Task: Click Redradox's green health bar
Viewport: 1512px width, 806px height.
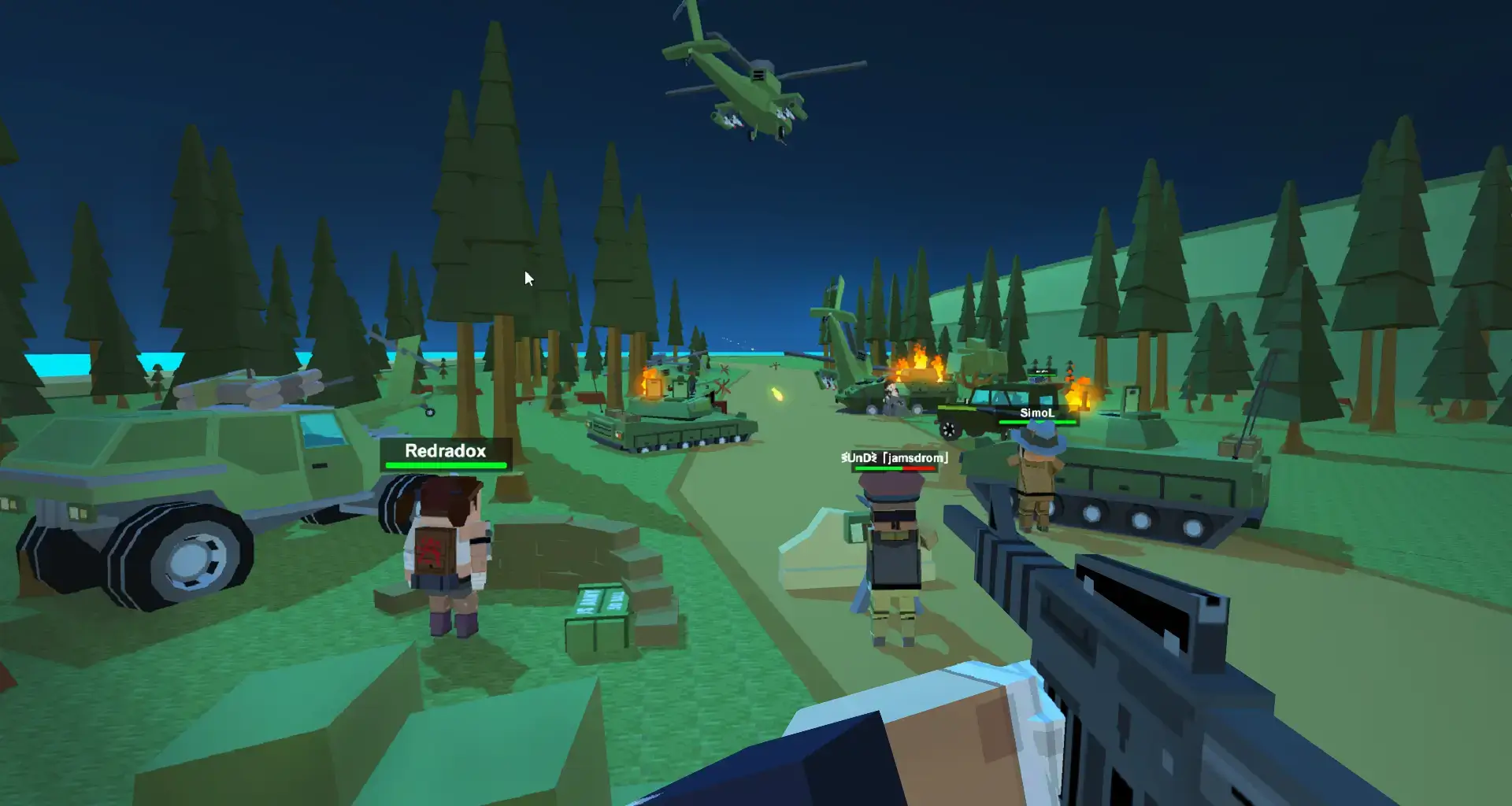Action: (x=445, y=465)
